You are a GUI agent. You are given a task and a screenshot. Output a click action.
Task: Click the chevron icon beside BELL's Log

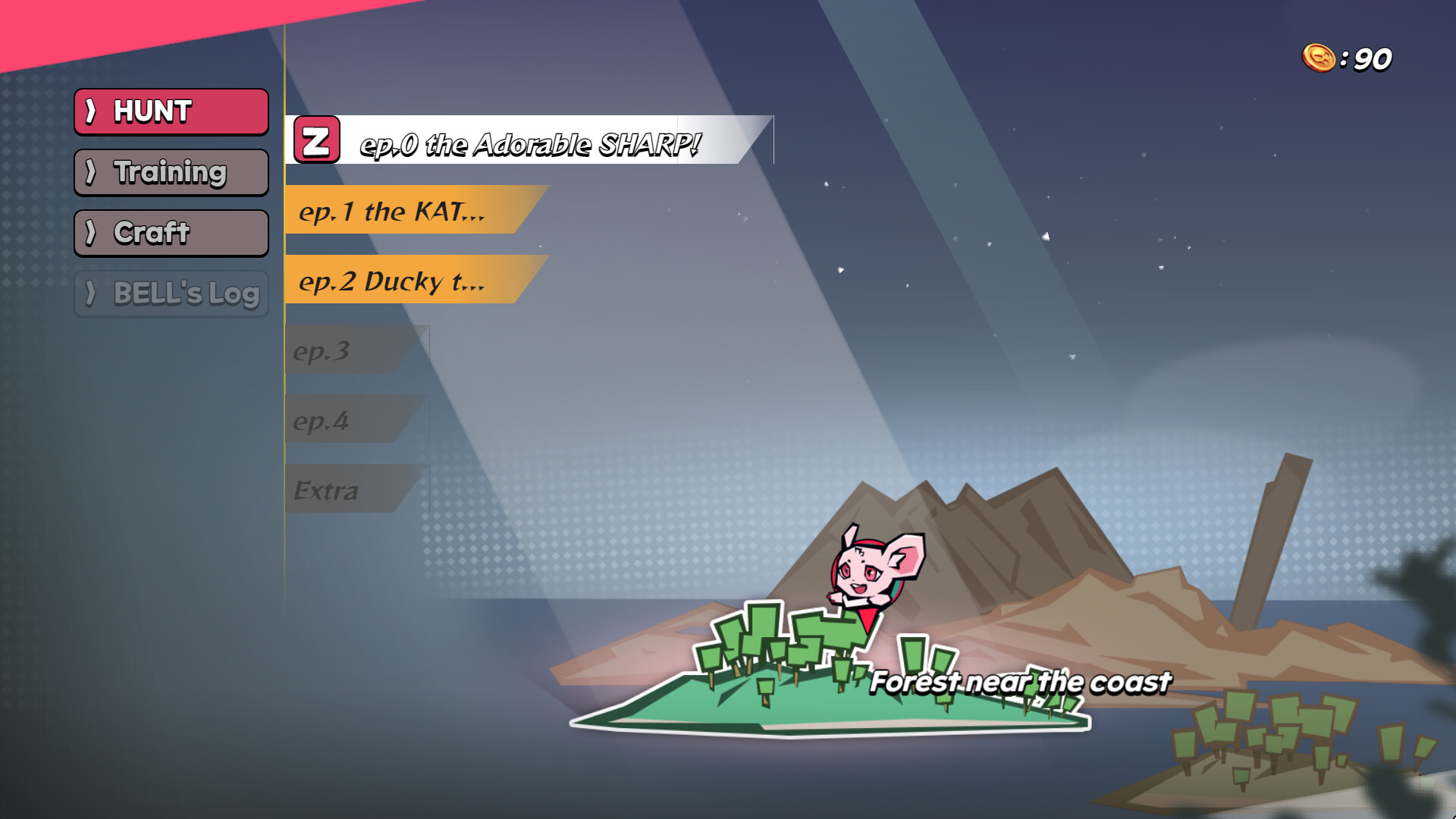pyautogui.click(x=92, y=294)
